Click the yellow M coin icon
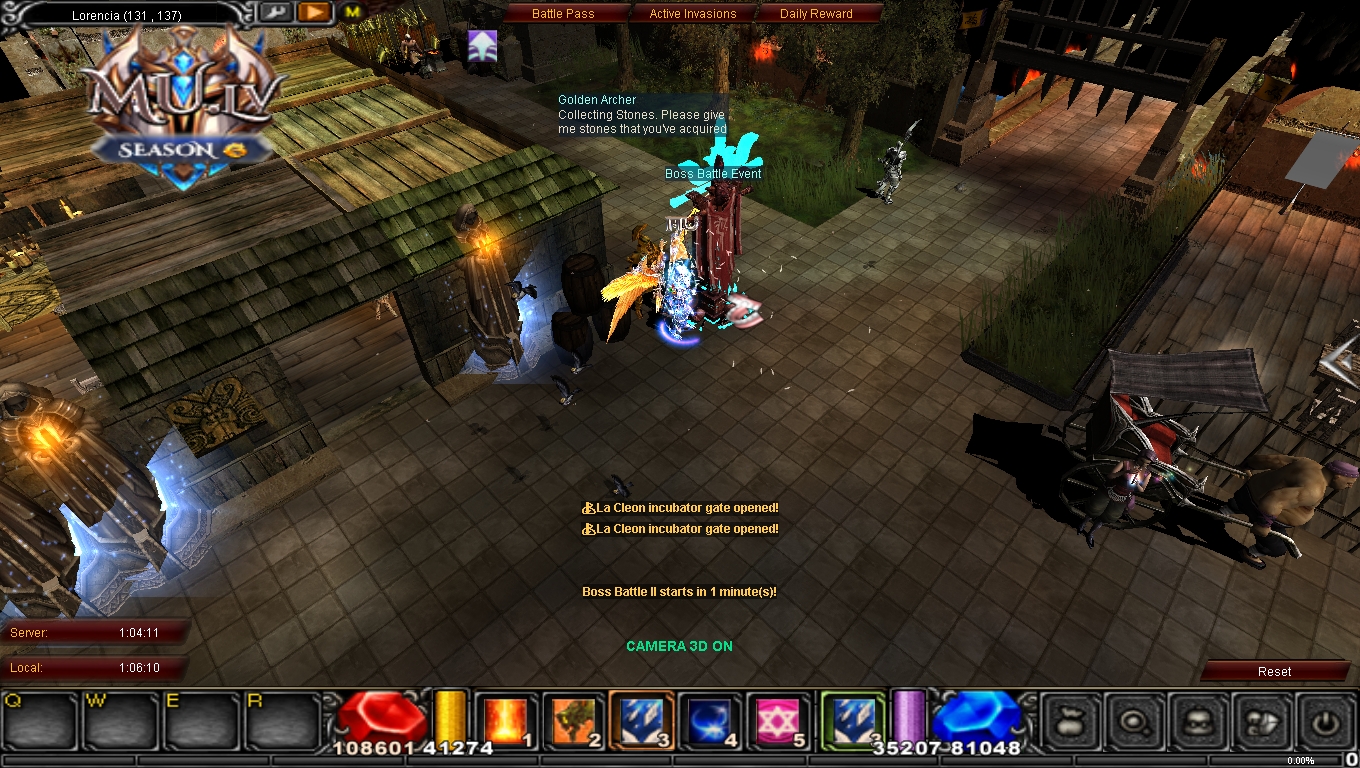1360x768 pixels. point(352,12)
